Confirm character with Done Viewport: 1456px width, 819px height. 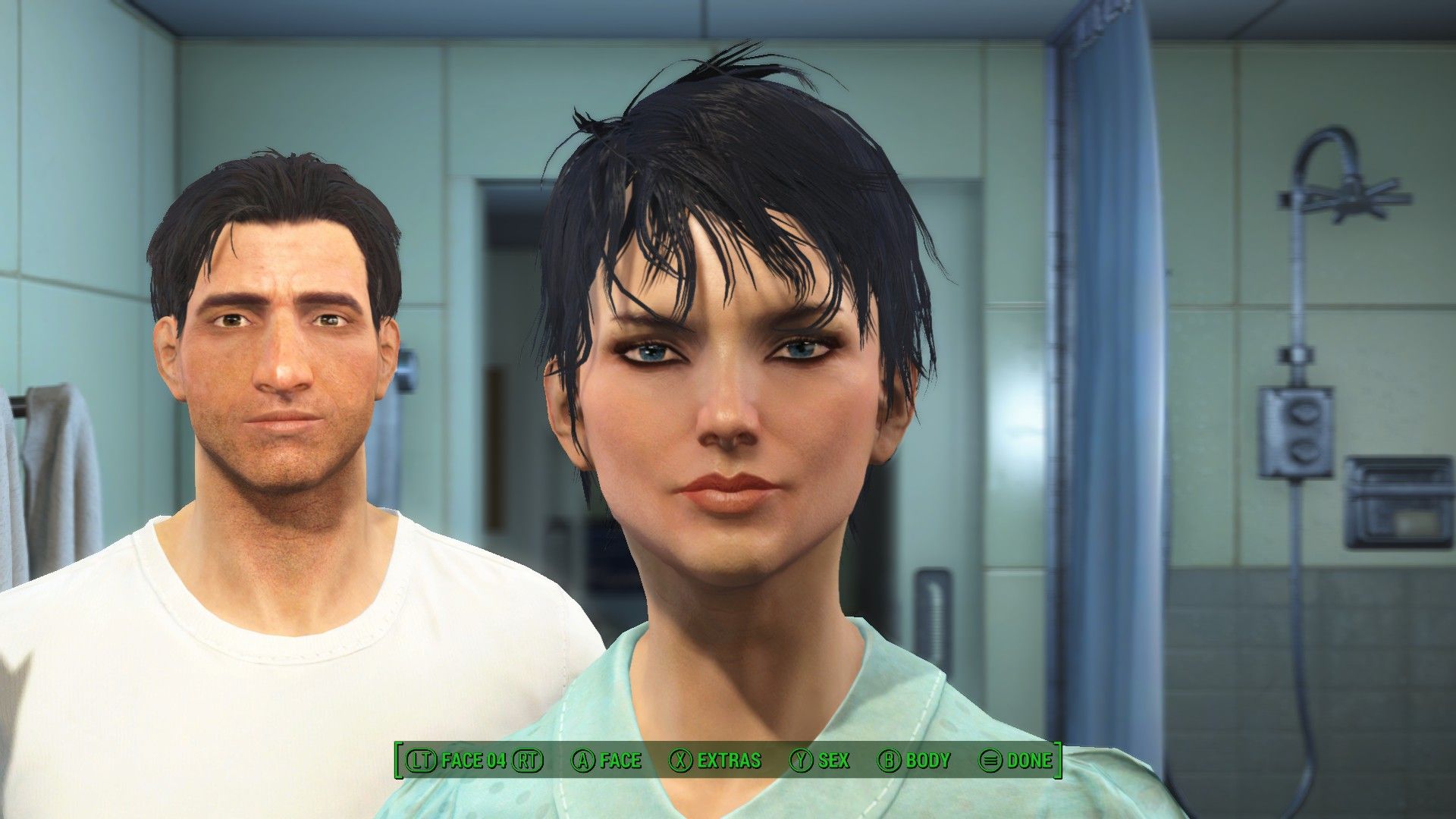(x=1015, y=761)
